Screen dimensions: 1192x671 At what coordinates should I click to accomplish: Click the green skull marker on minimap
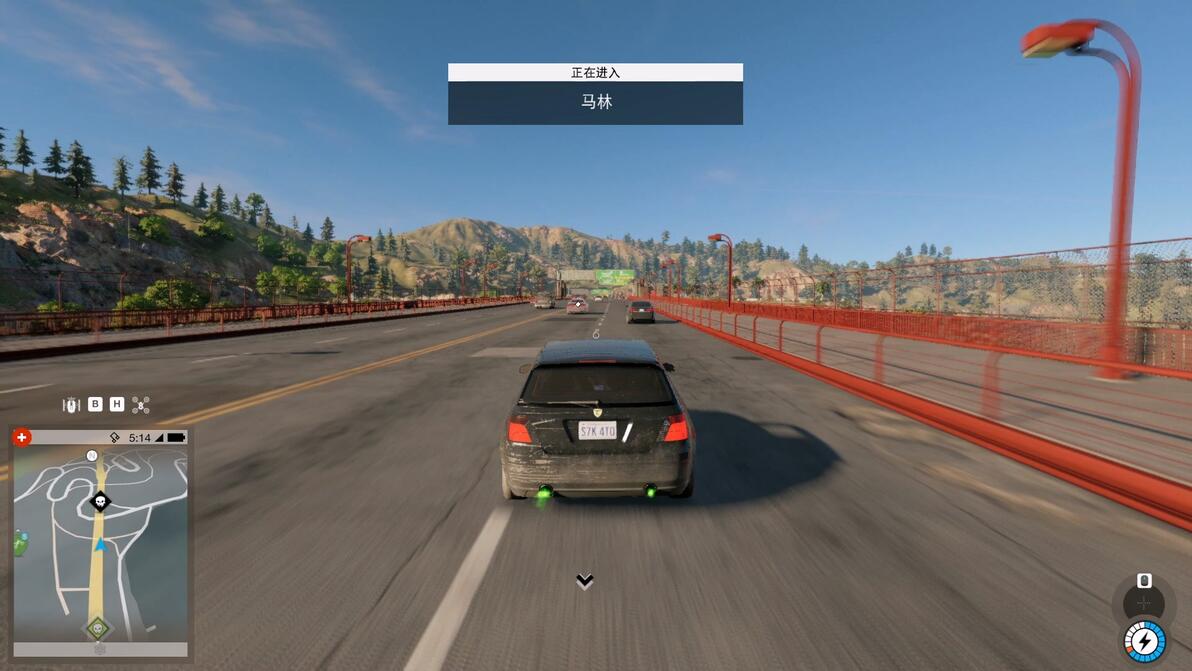click(x=97, y=628)
